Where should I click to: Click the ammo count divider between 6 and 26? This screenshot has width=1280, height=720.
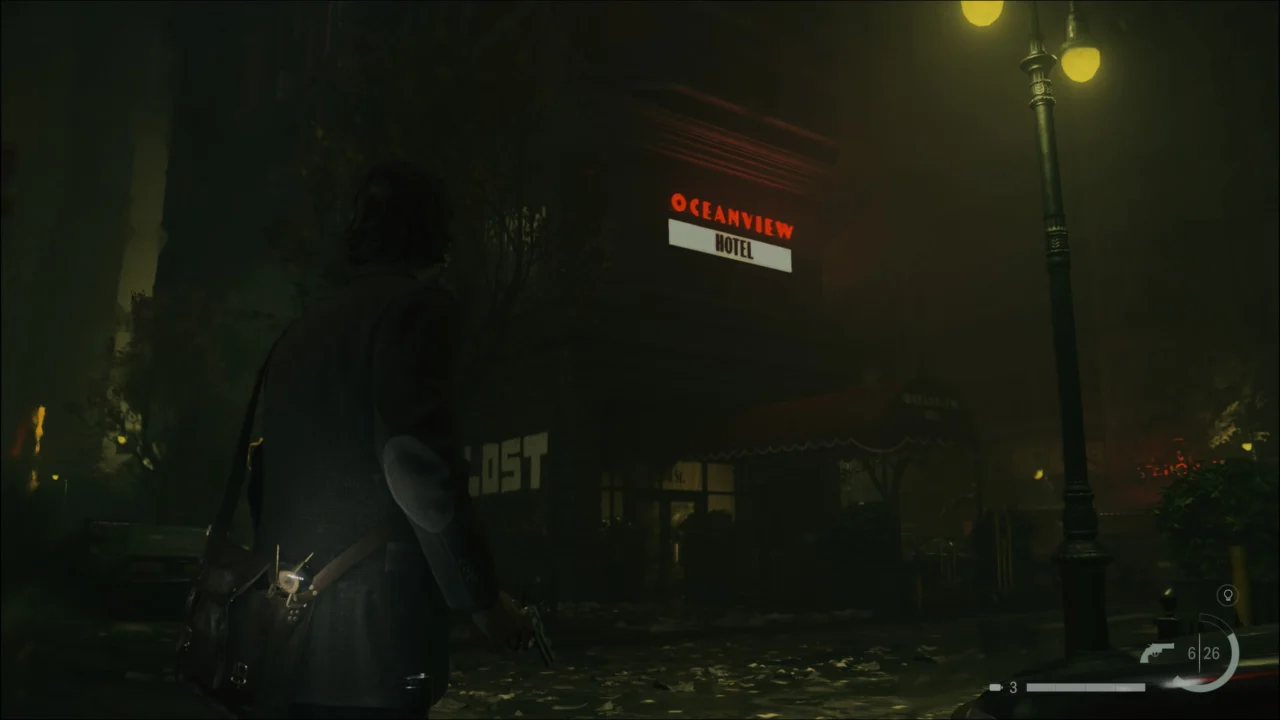coord(1199,653)
